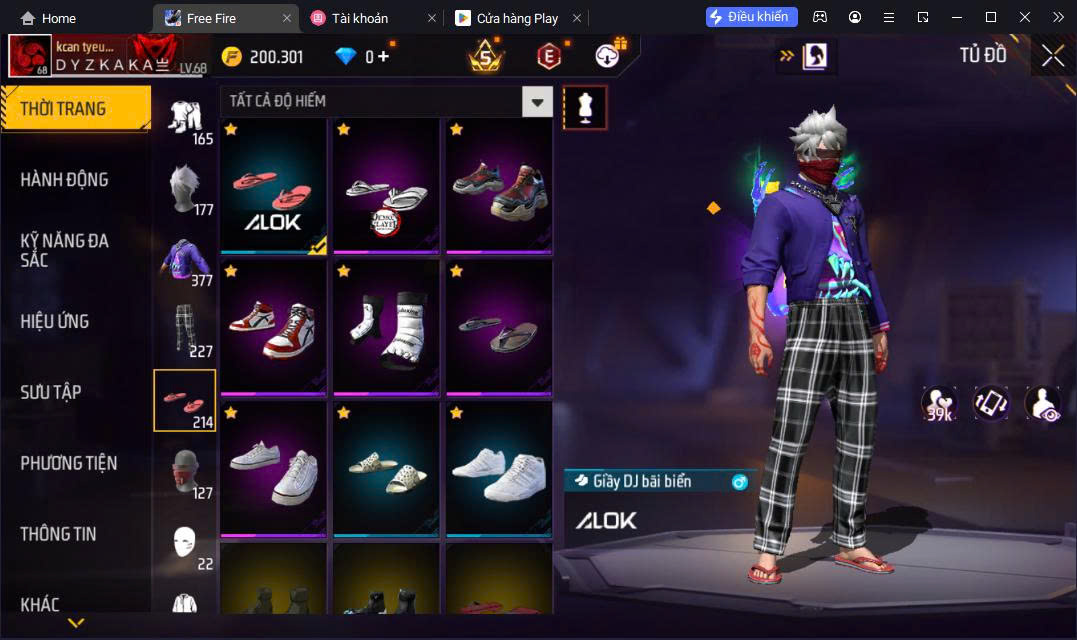This screenshot has height=640, width=1077.
Task: Add diamonds with the plus button
Action: click(383, 57)
